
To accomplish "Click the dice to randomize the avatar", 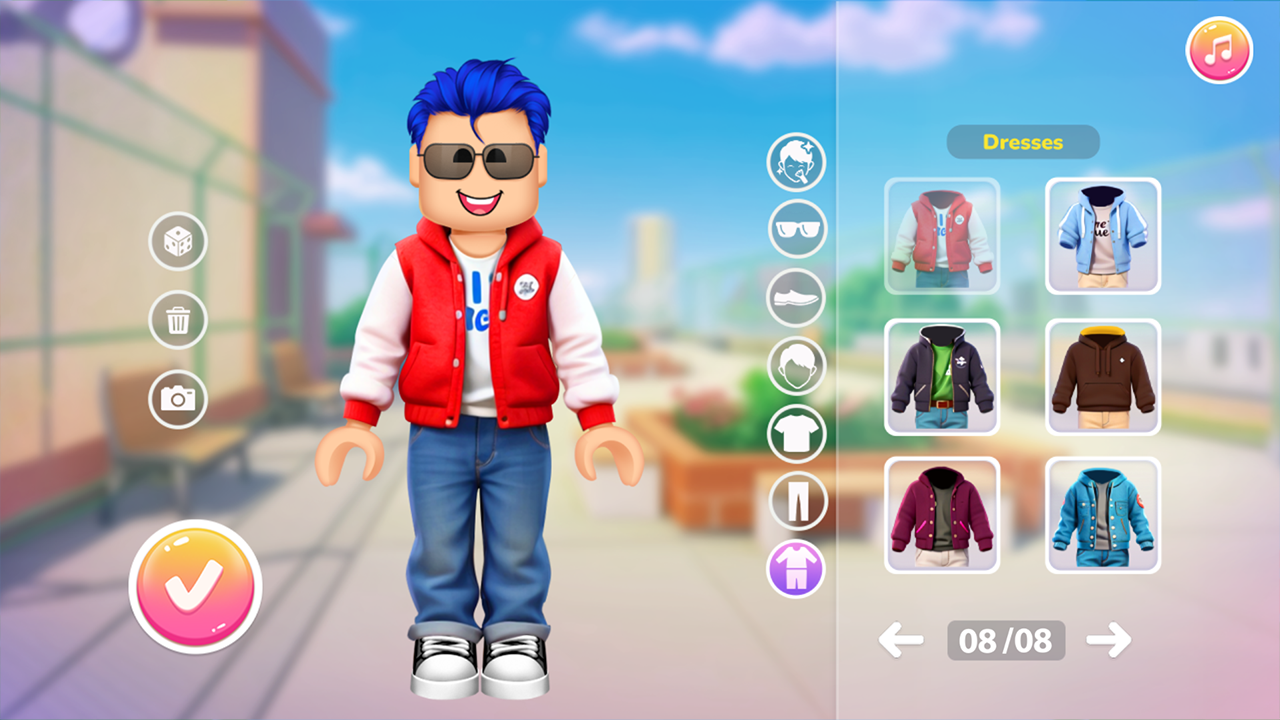I will click(x=178, y=241).
